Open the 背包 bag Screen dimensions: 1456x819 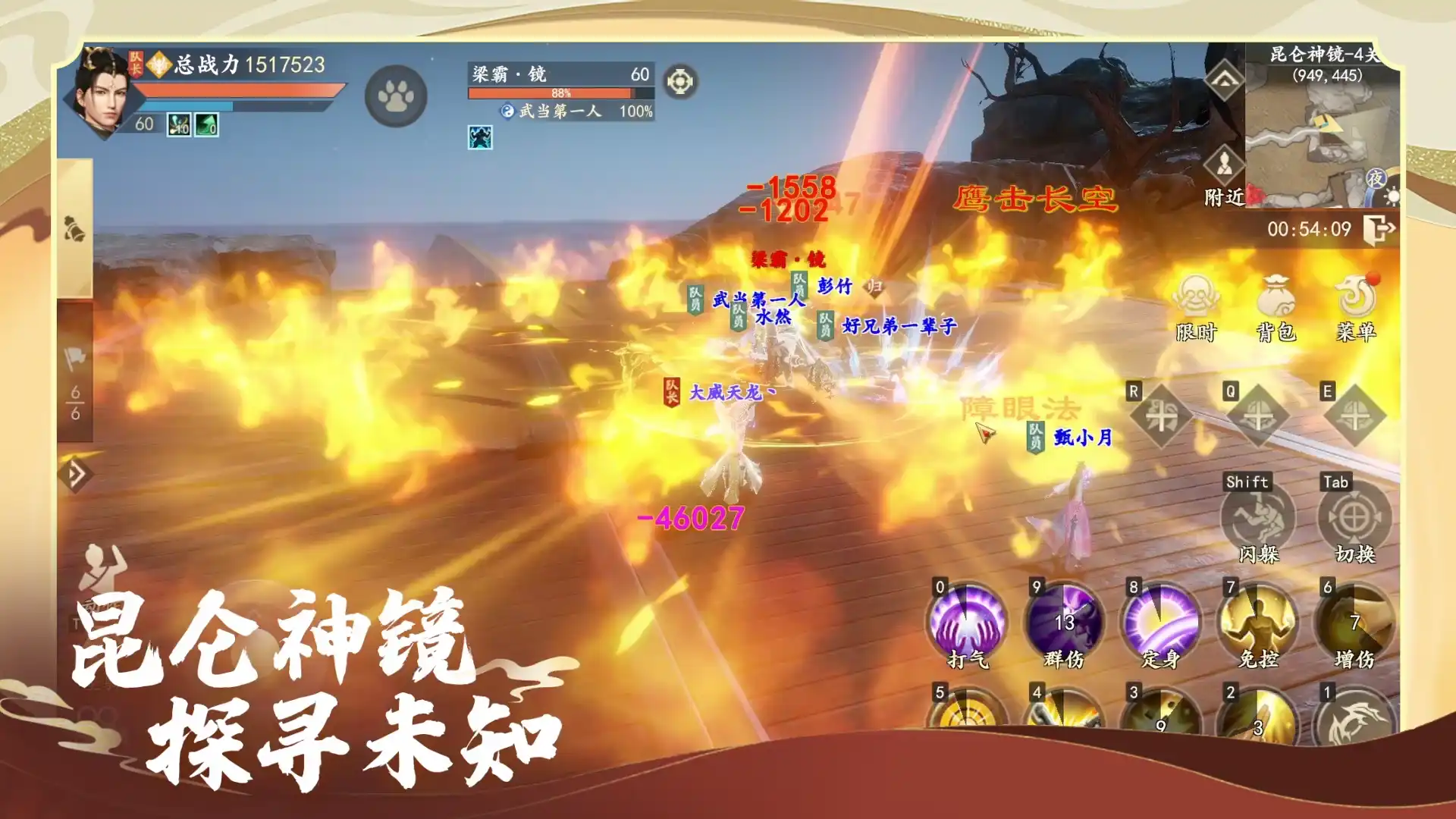pos(1276,303)
